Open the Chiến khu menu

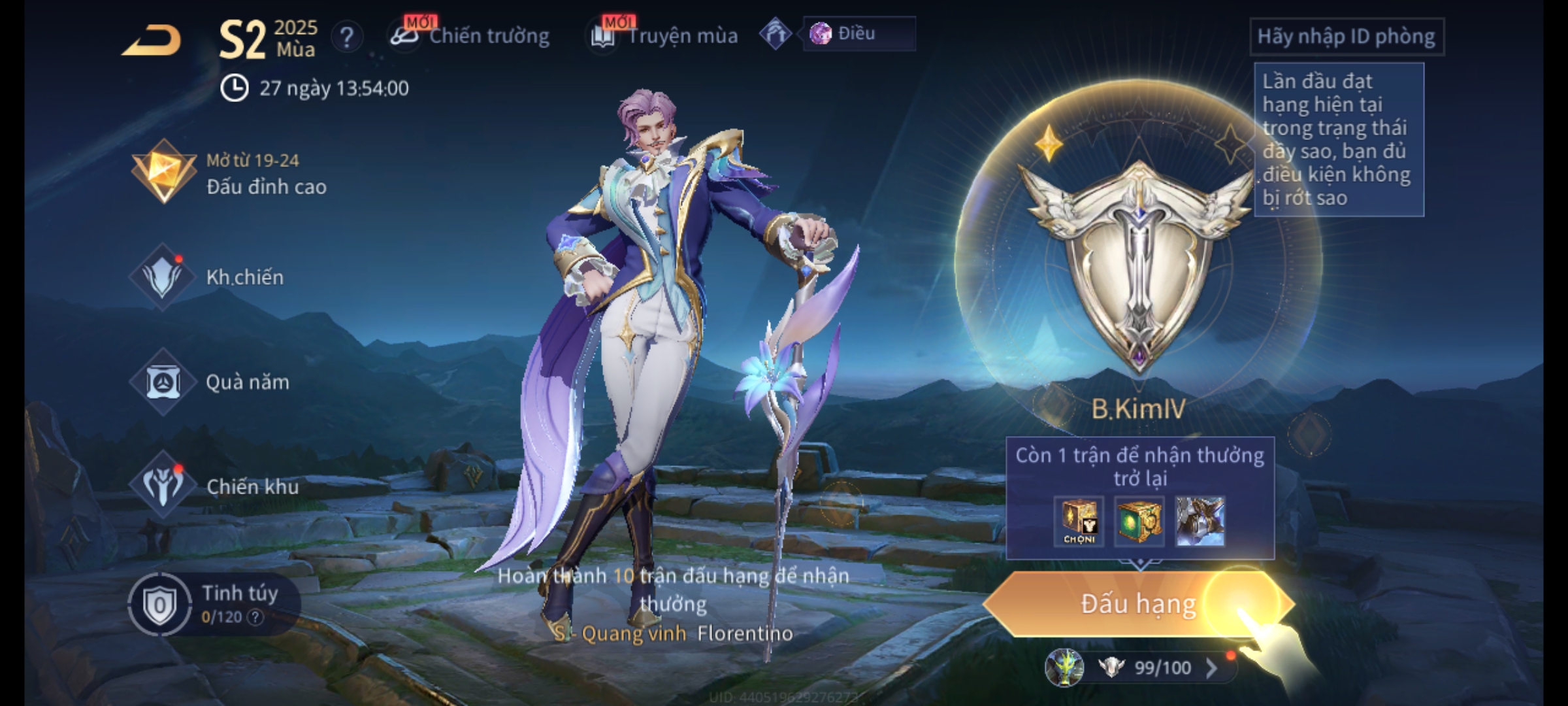click(x=214, y=486)
